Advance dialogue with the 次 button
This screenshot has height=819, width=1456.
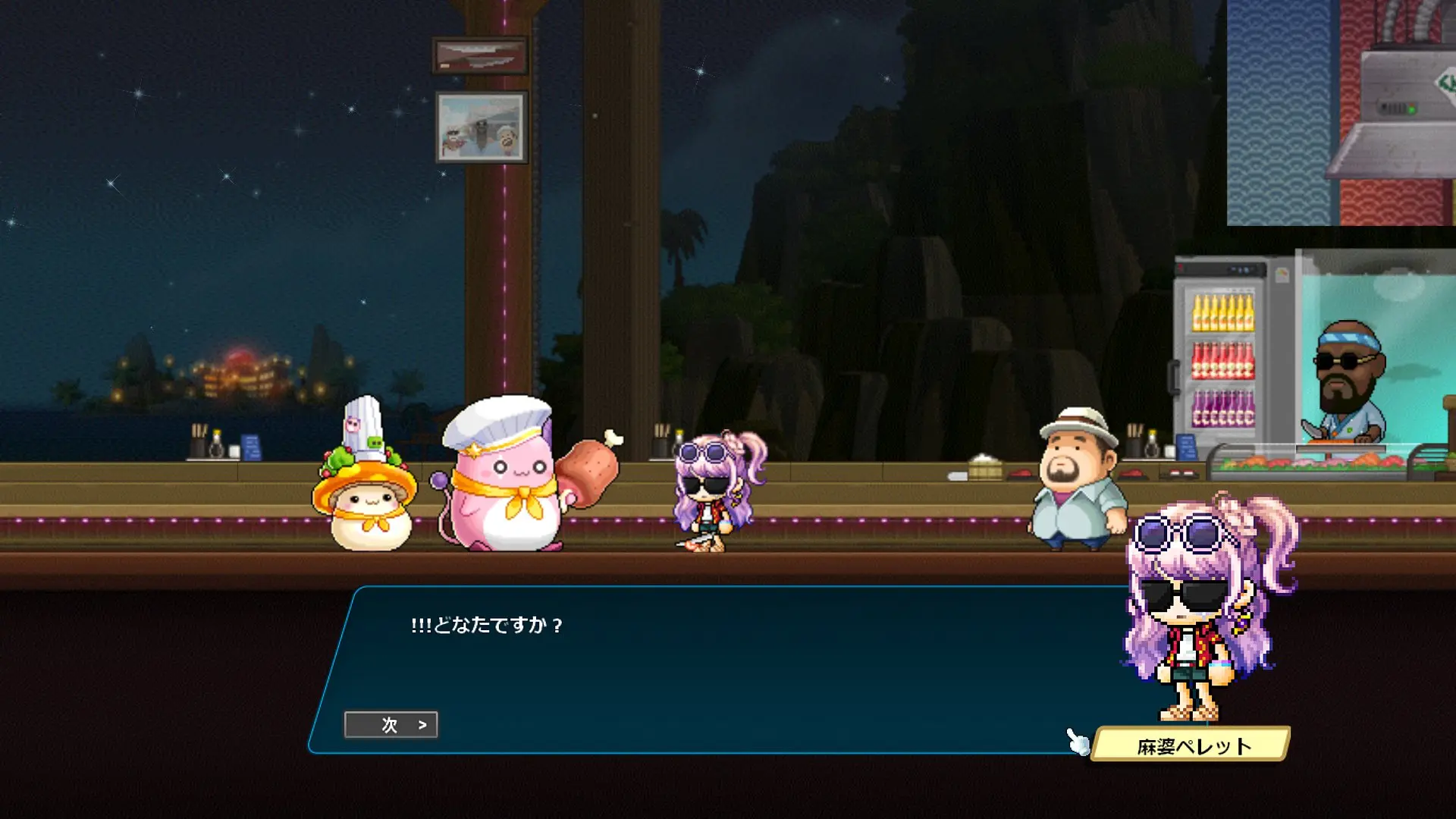[391, 725]
